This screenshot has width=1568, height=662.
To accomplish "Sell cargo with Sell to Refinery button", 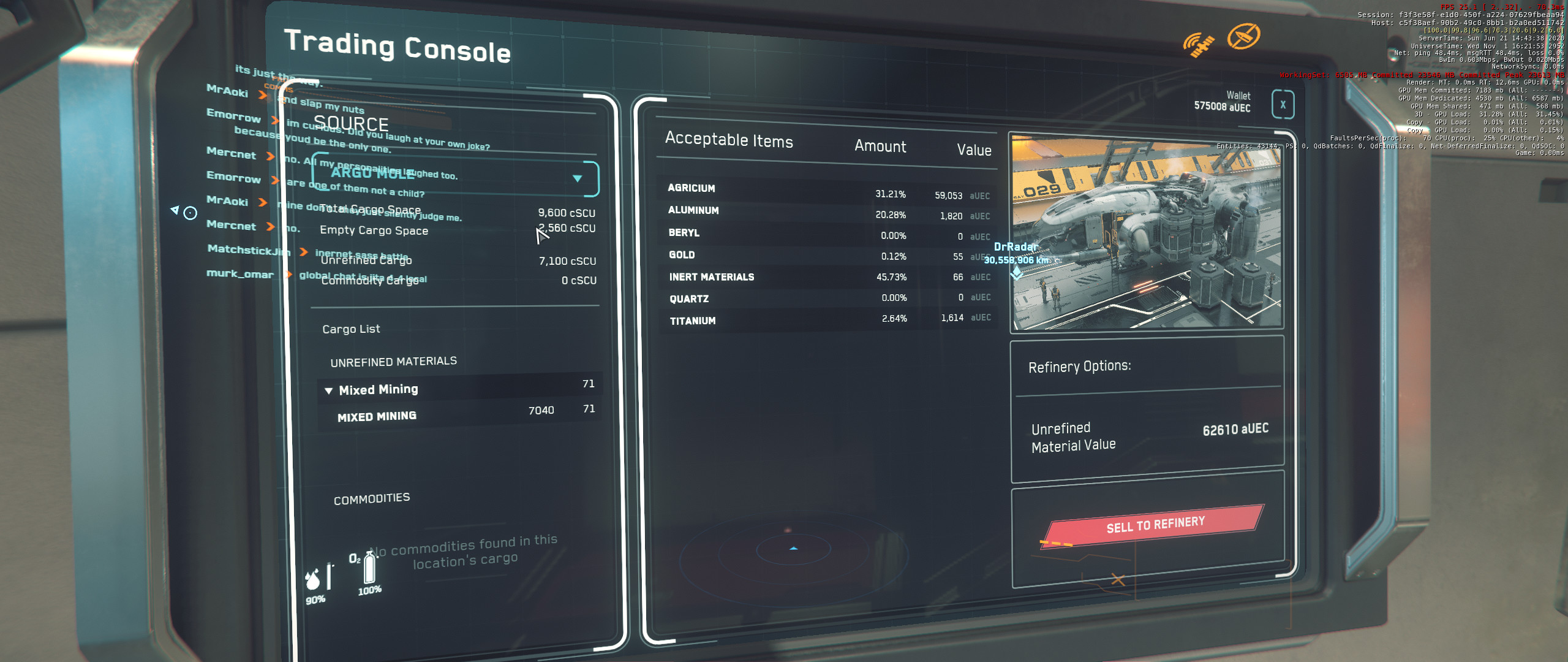I will (1155, 525).
